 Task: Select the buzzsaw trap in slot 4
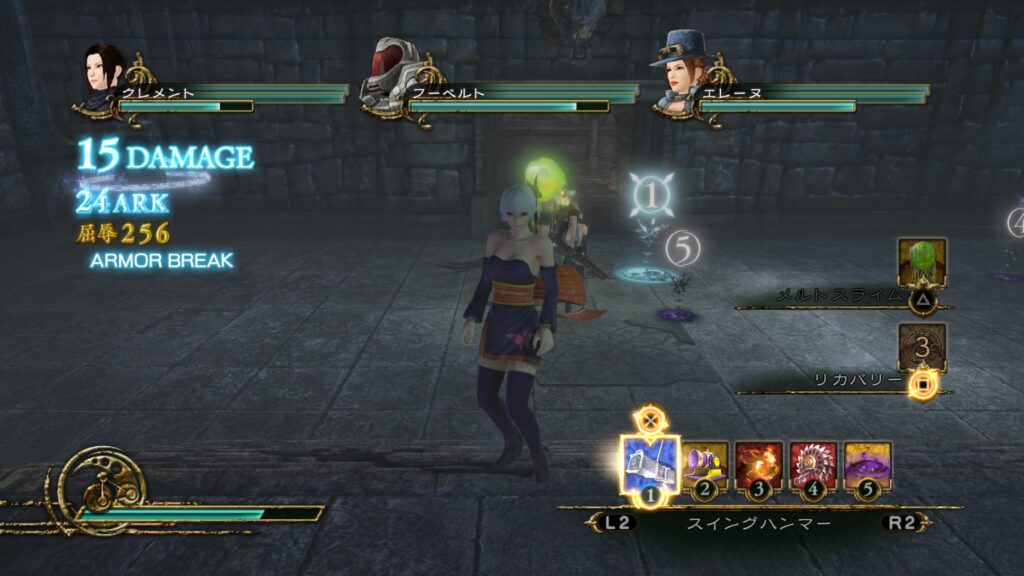coord(813,467)
